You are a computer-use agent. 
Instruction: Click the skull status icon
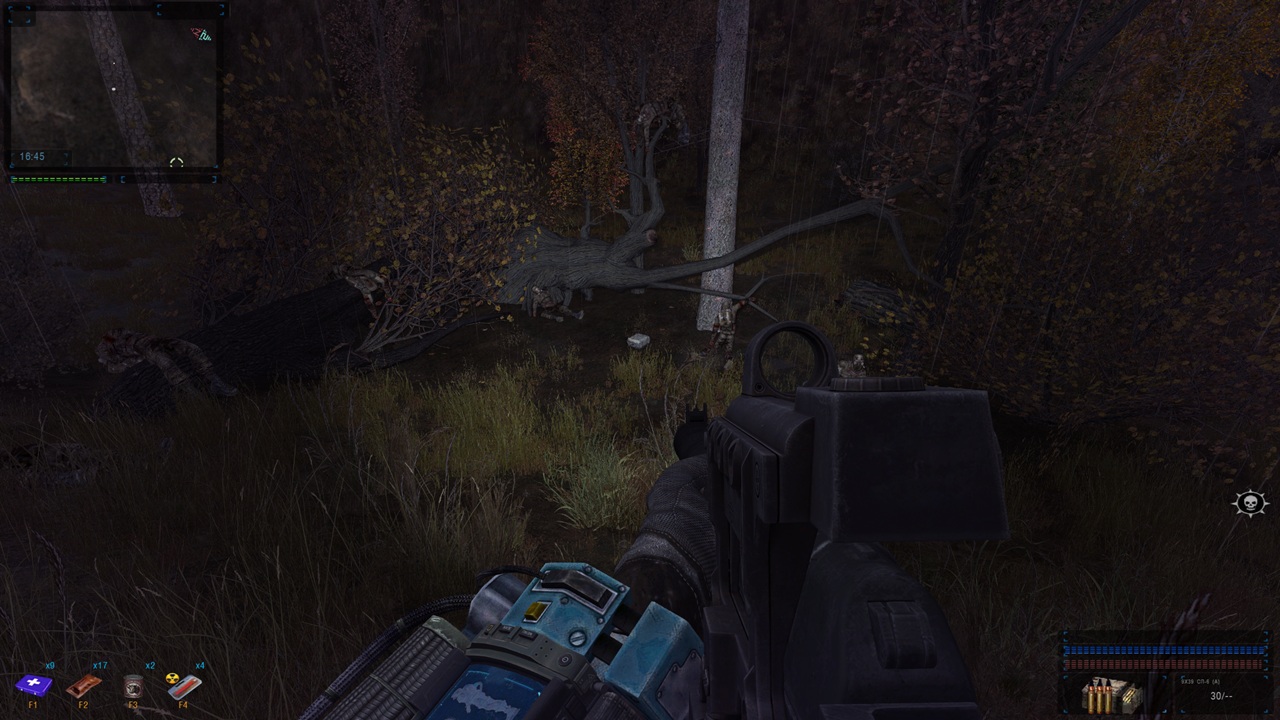(x=1250, y=503)
